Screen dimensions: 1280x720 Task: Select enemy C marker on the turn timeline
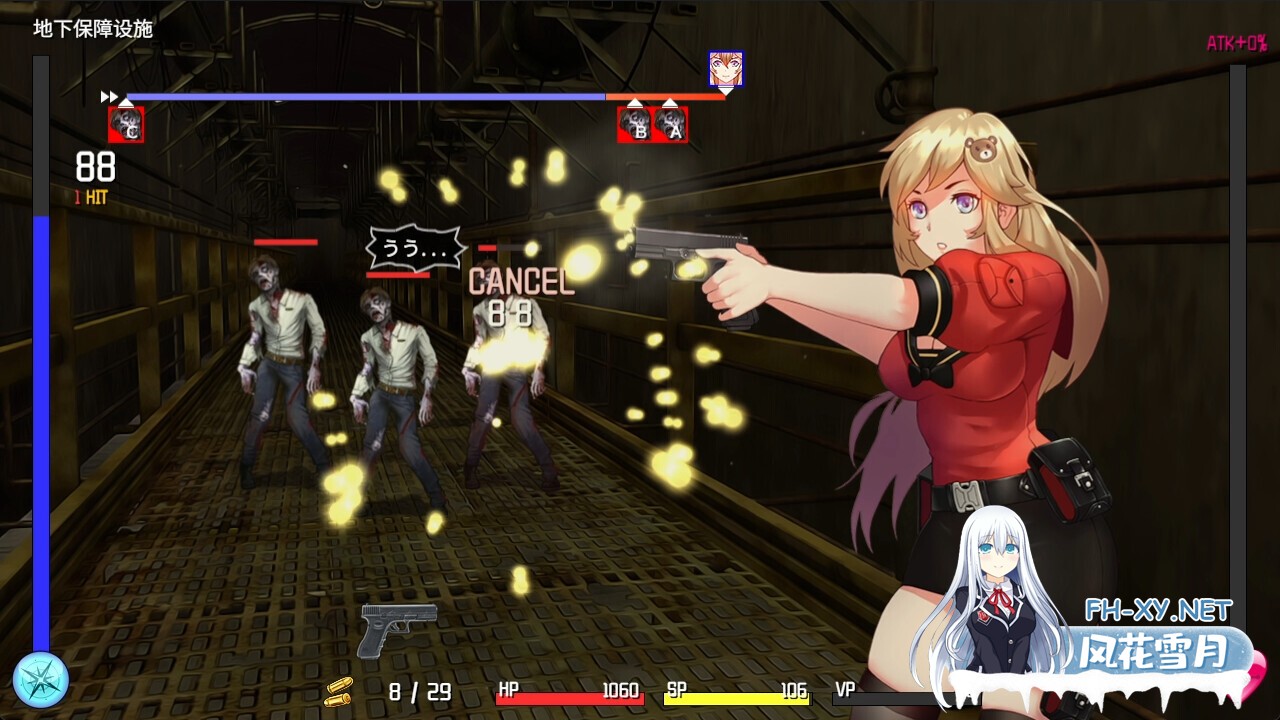point(126,125)
